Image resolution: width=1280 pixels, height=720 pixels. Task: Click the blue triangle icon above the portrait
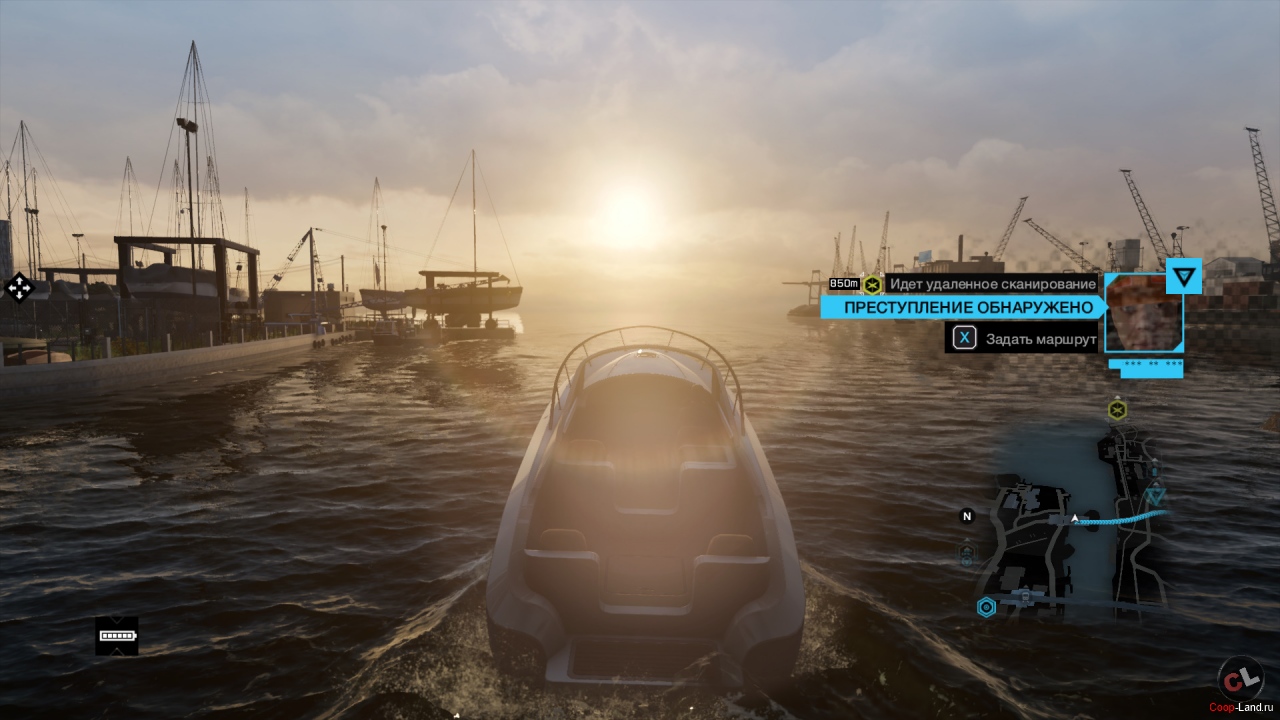pyautogui.click(x=1184, y=276)
